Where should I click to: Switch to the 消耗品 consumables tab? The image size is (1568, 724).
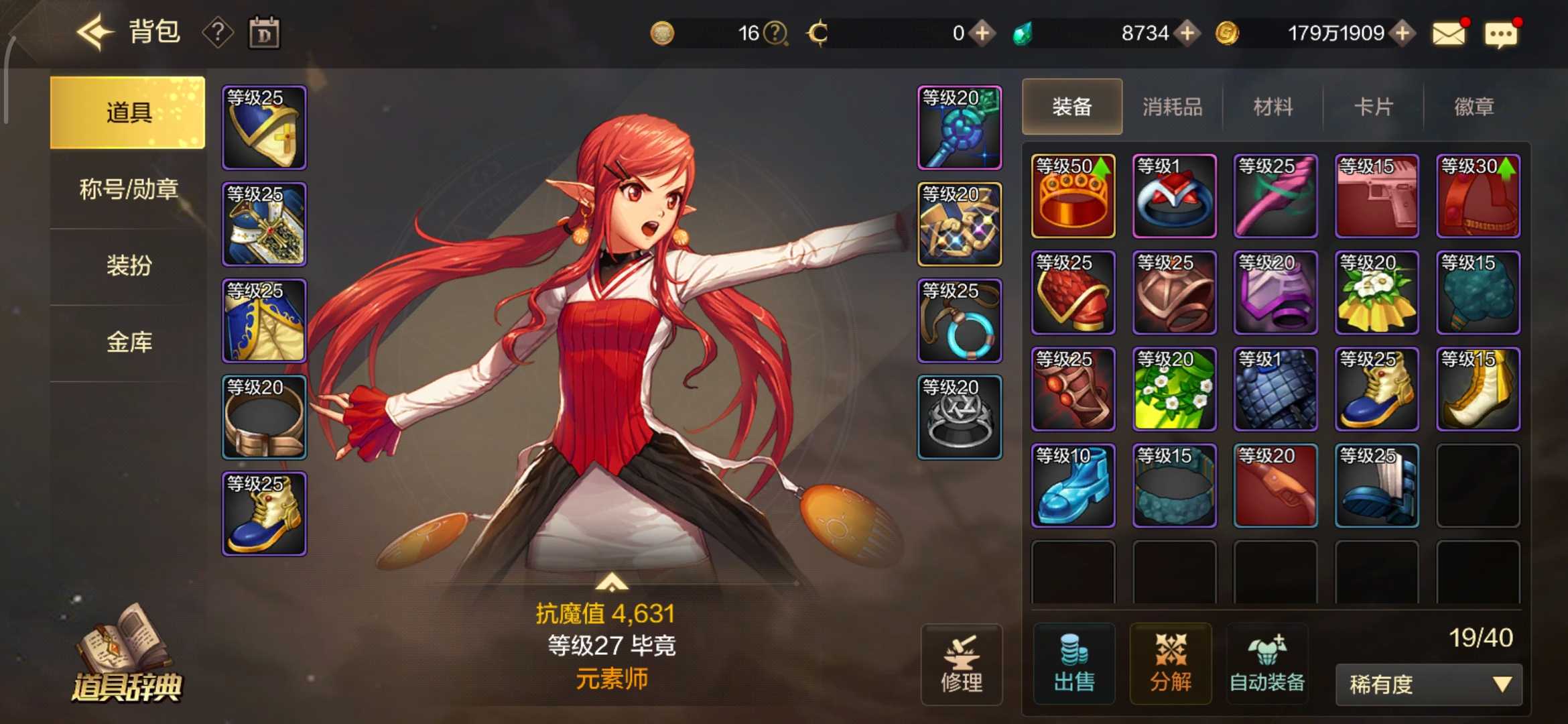click(x=1172, y=106)
